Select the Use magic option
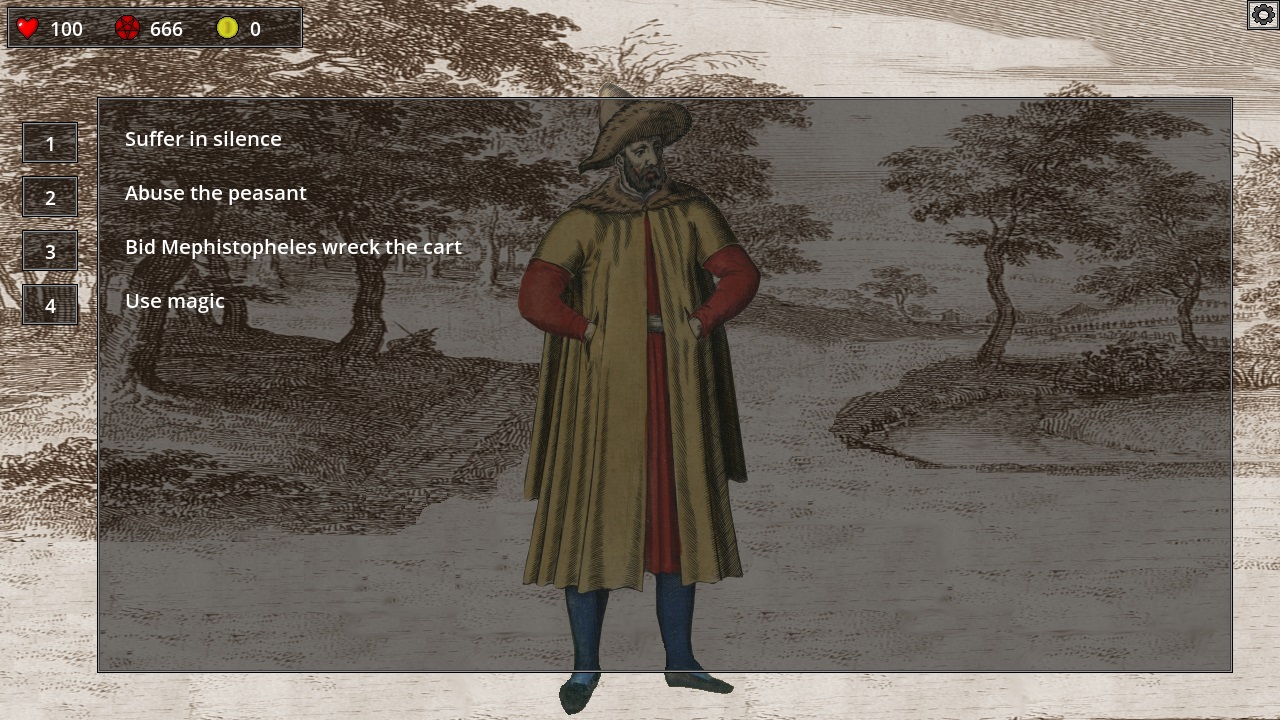Viewport: 1280px width, 720px height. pyautogui.click(x=175, y=301)
